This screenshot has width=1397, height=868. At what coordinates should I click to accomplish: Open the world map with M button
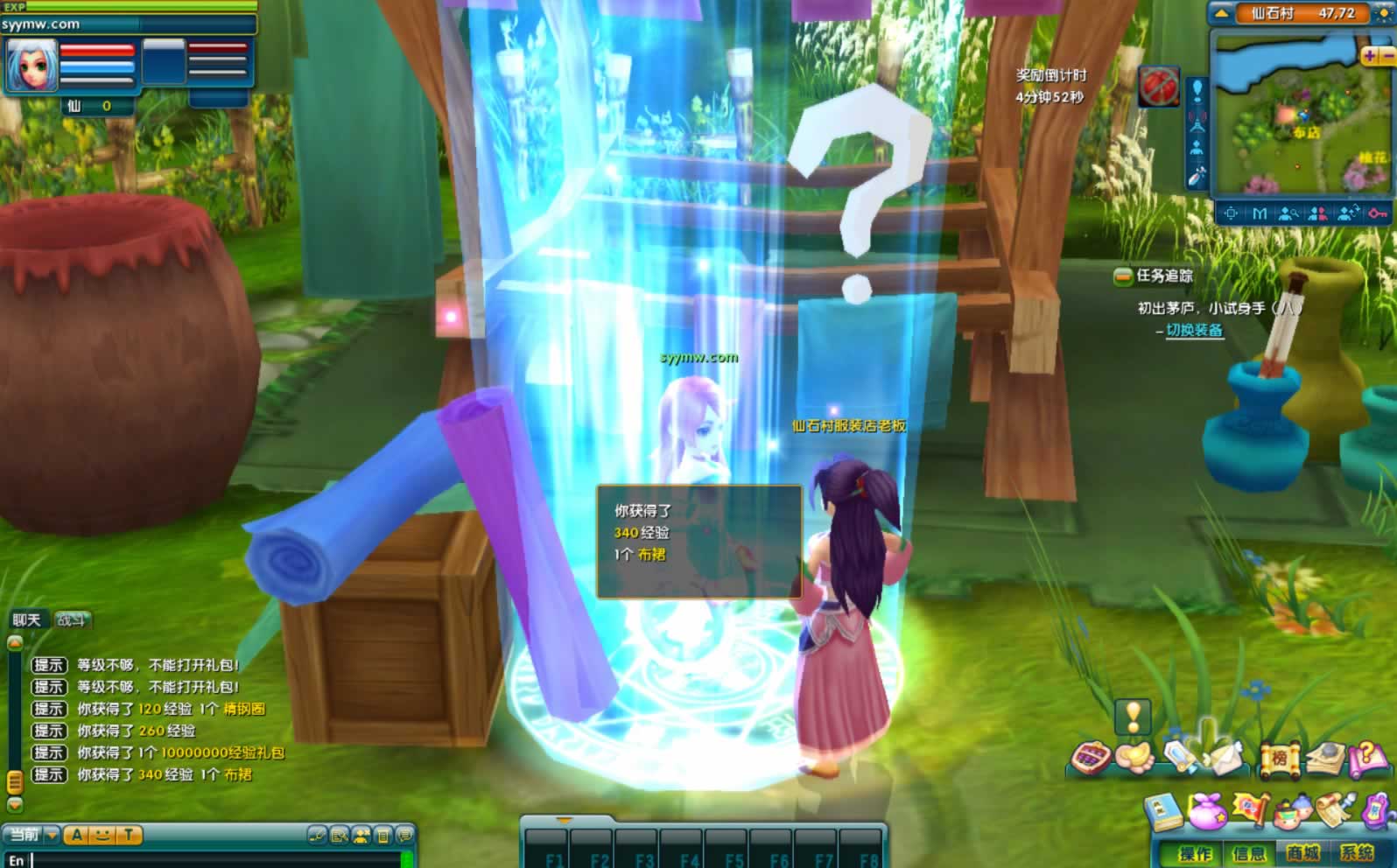point(1260,213)
